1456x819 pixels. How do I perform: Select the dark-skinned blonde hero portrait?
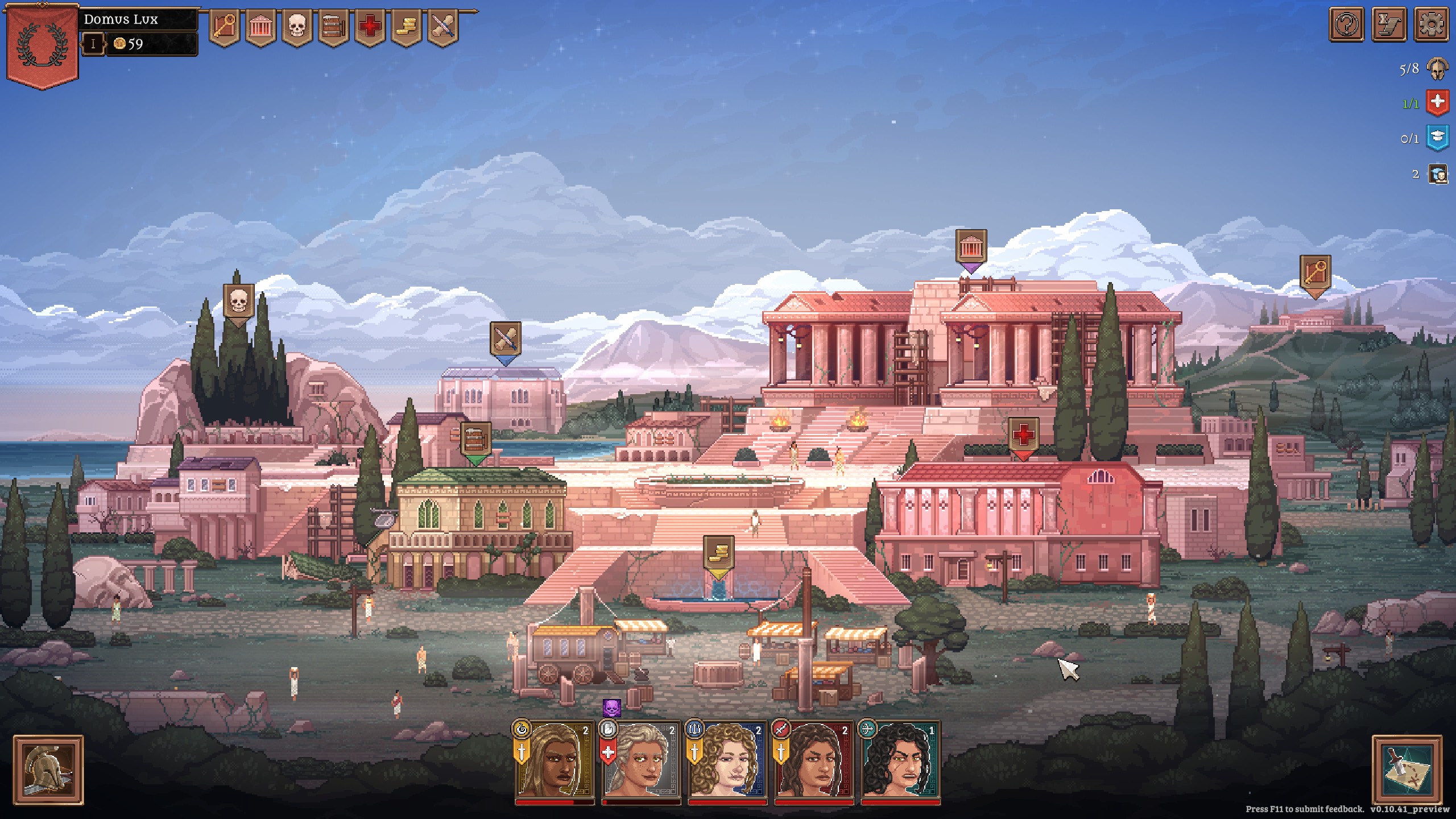(555, 761)
